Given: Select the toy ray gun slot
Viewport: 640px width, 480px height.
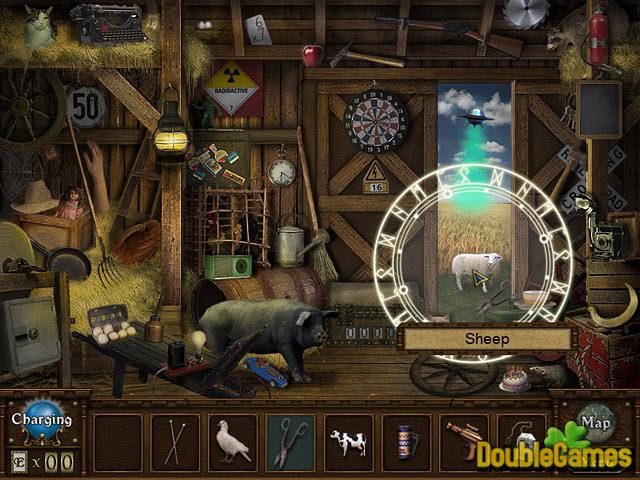Looking at the screenshot, I should click(464, 439).
